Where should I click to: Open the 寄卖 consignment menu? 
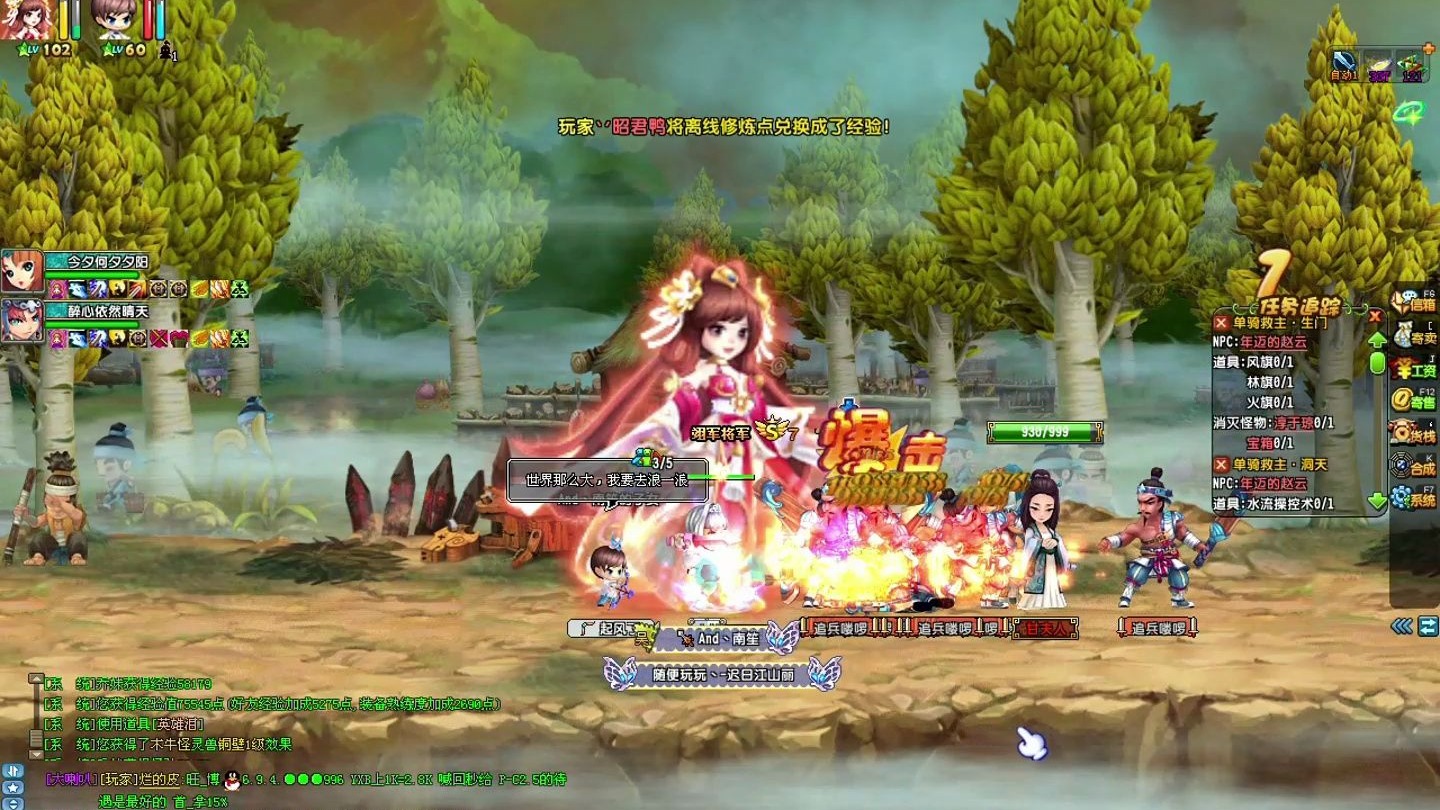click(x=1413, y=336)
